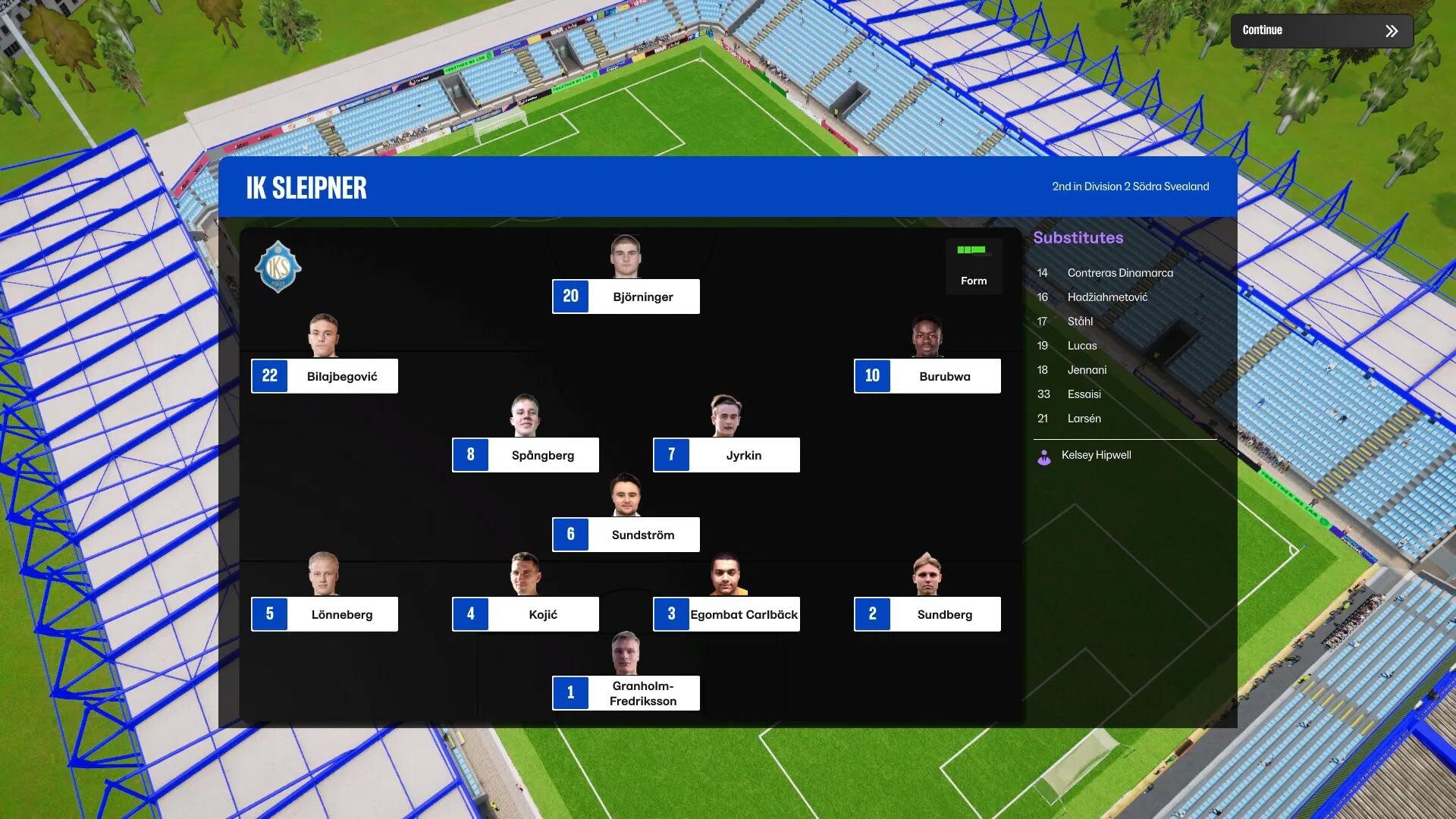
Task: Click the IK Sleipner club crest
Action: tap(278, 267)
